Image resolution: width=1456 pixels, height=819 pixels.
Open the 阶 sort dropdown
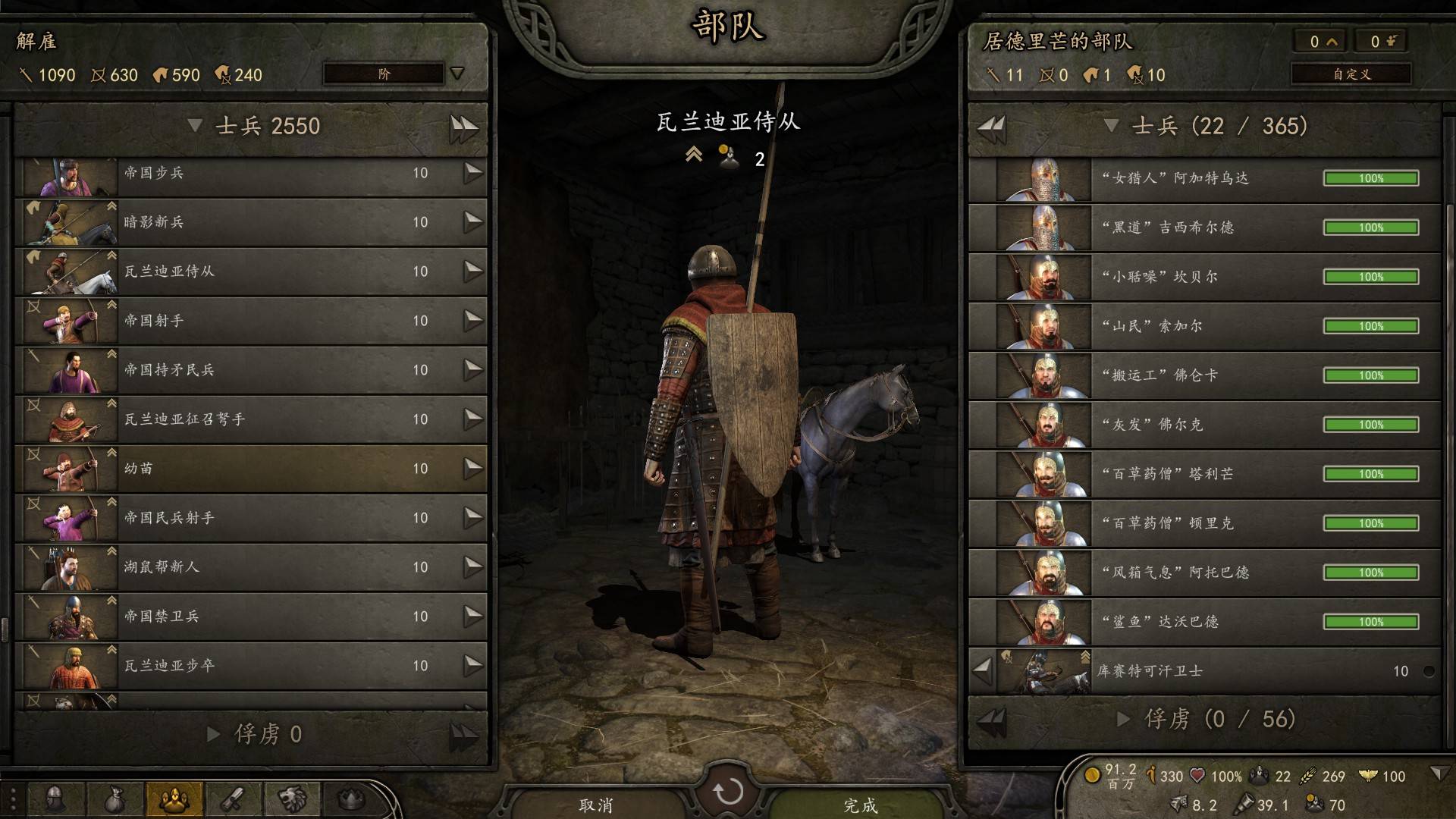click(x=394, y=74)
